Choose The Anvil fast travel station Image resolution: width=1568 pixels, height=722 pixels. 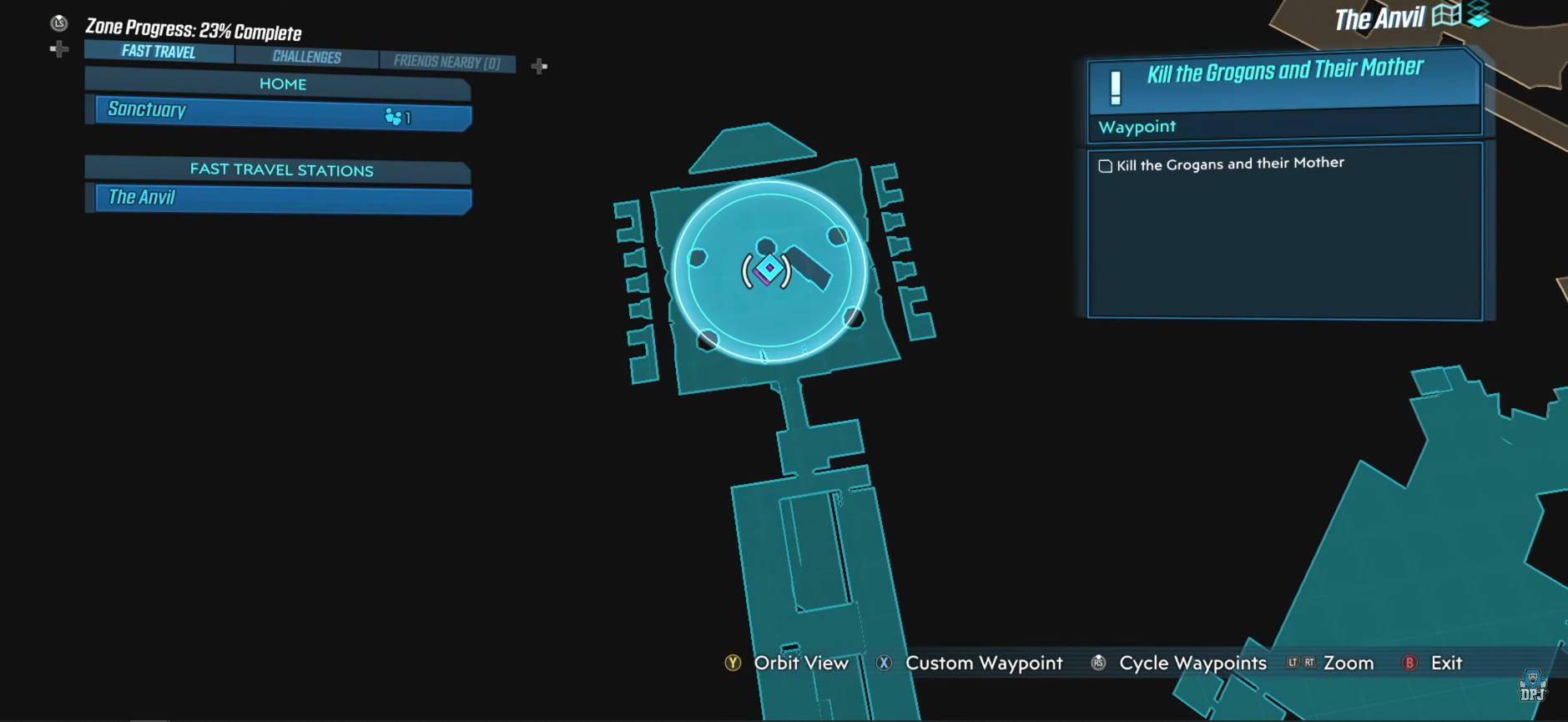pyautogui.click(x=283, y=199)
